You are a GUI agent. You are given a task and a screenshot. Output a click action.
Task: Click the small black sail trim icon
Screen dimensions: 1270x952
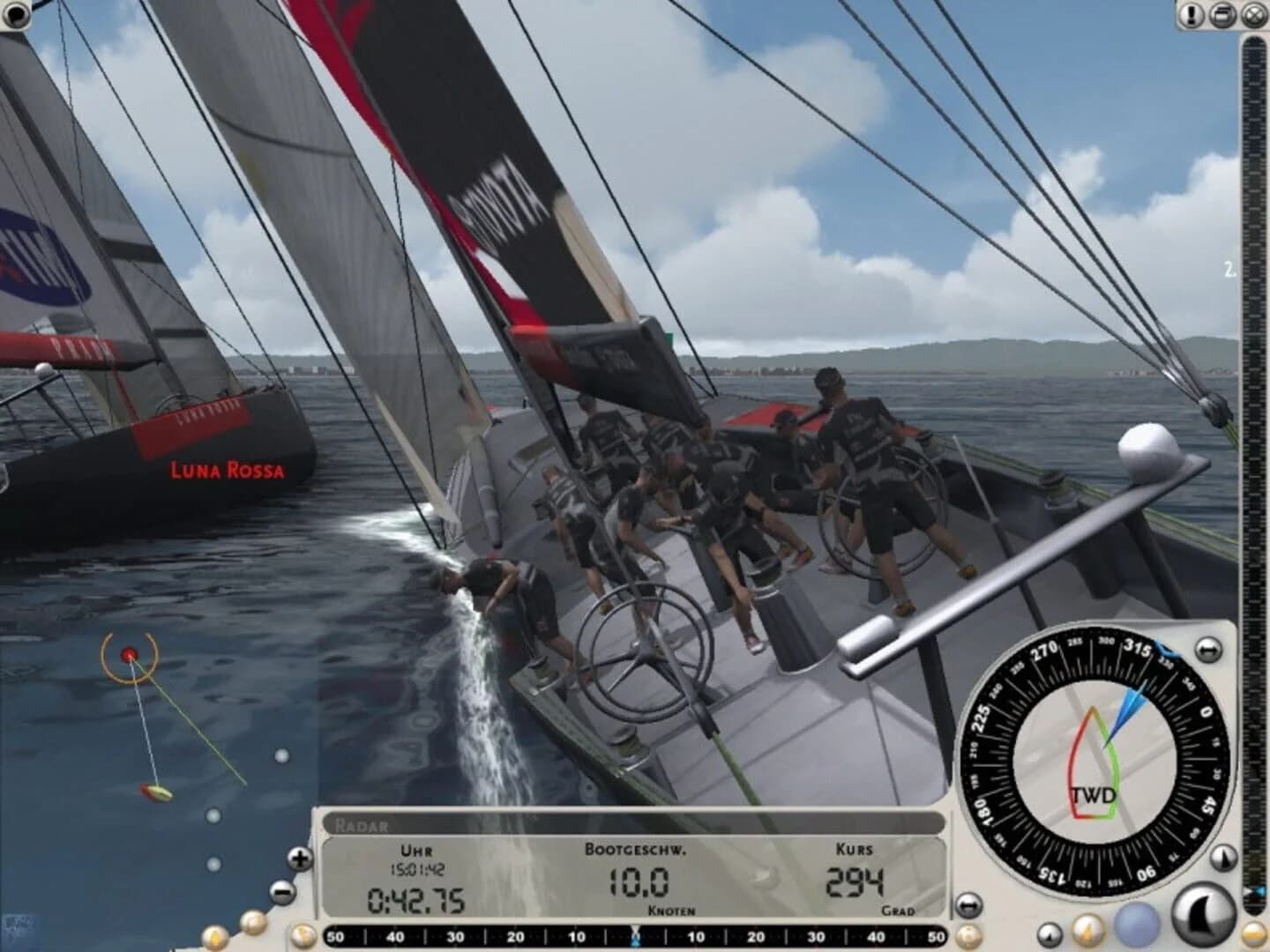click(x=1050, y=934)
